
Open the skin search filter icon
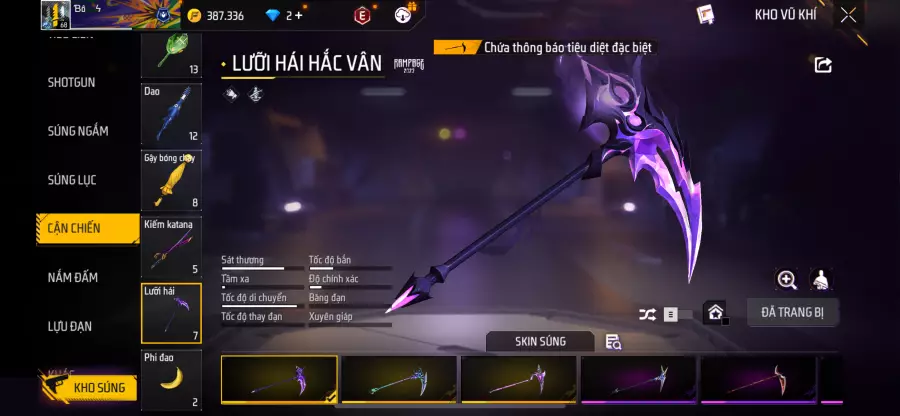(x=614, y=342)
